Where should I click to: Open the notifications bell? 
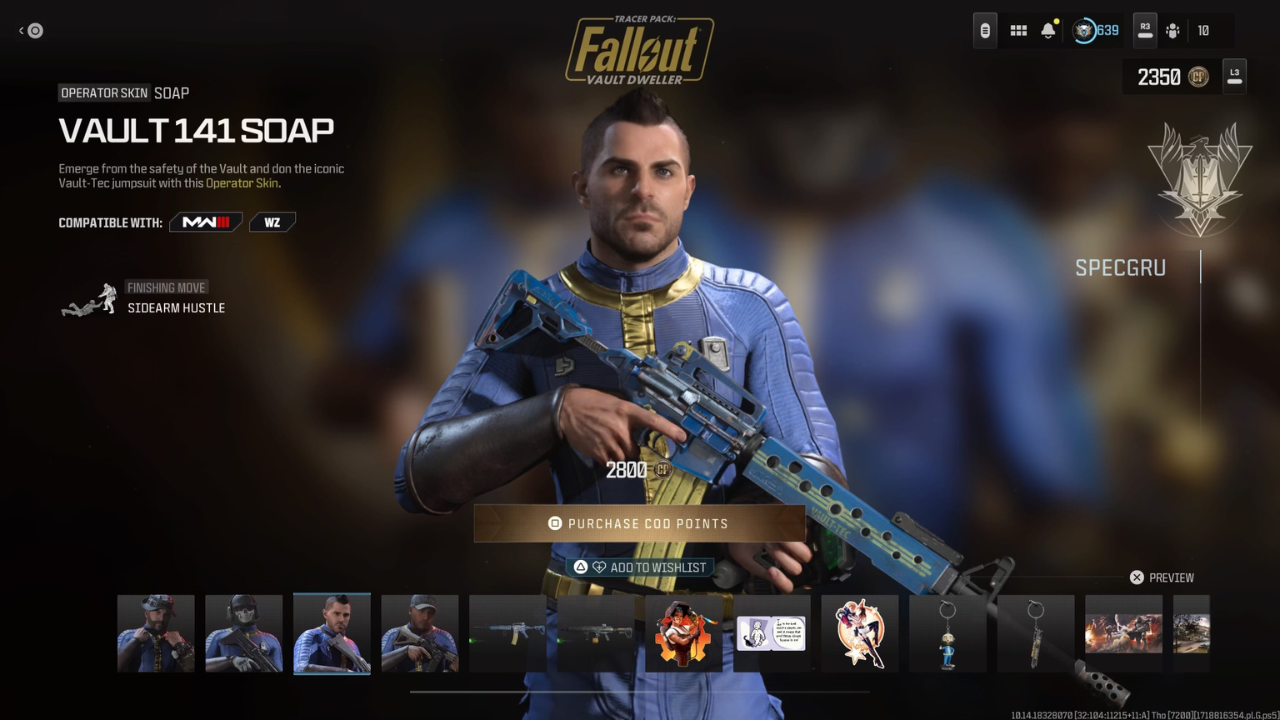[1048, 30]
